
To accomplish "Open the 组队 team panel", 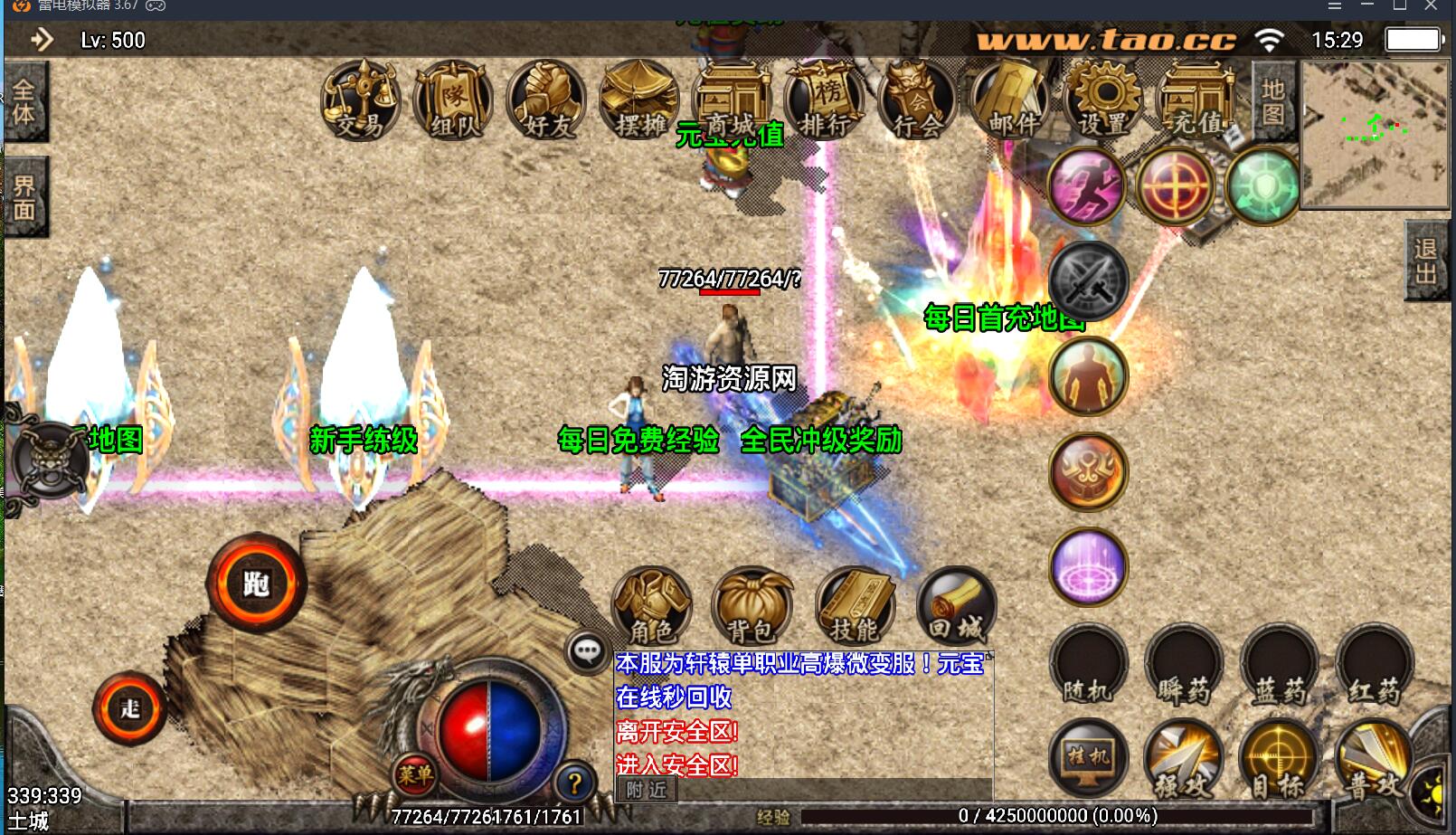I will click(x=453, y=100).
